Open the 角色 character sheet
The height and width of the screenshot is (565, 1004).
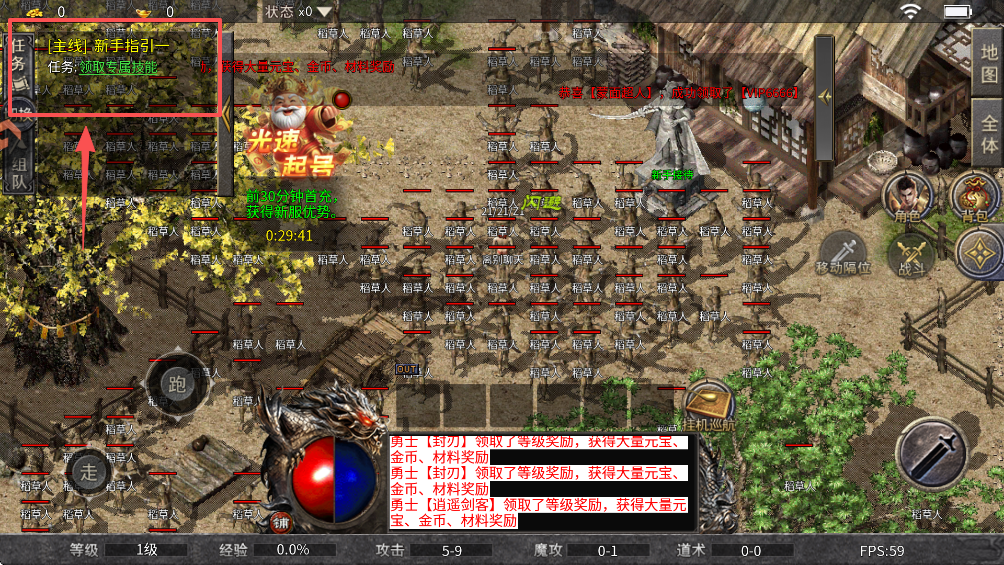pos(906,197)
